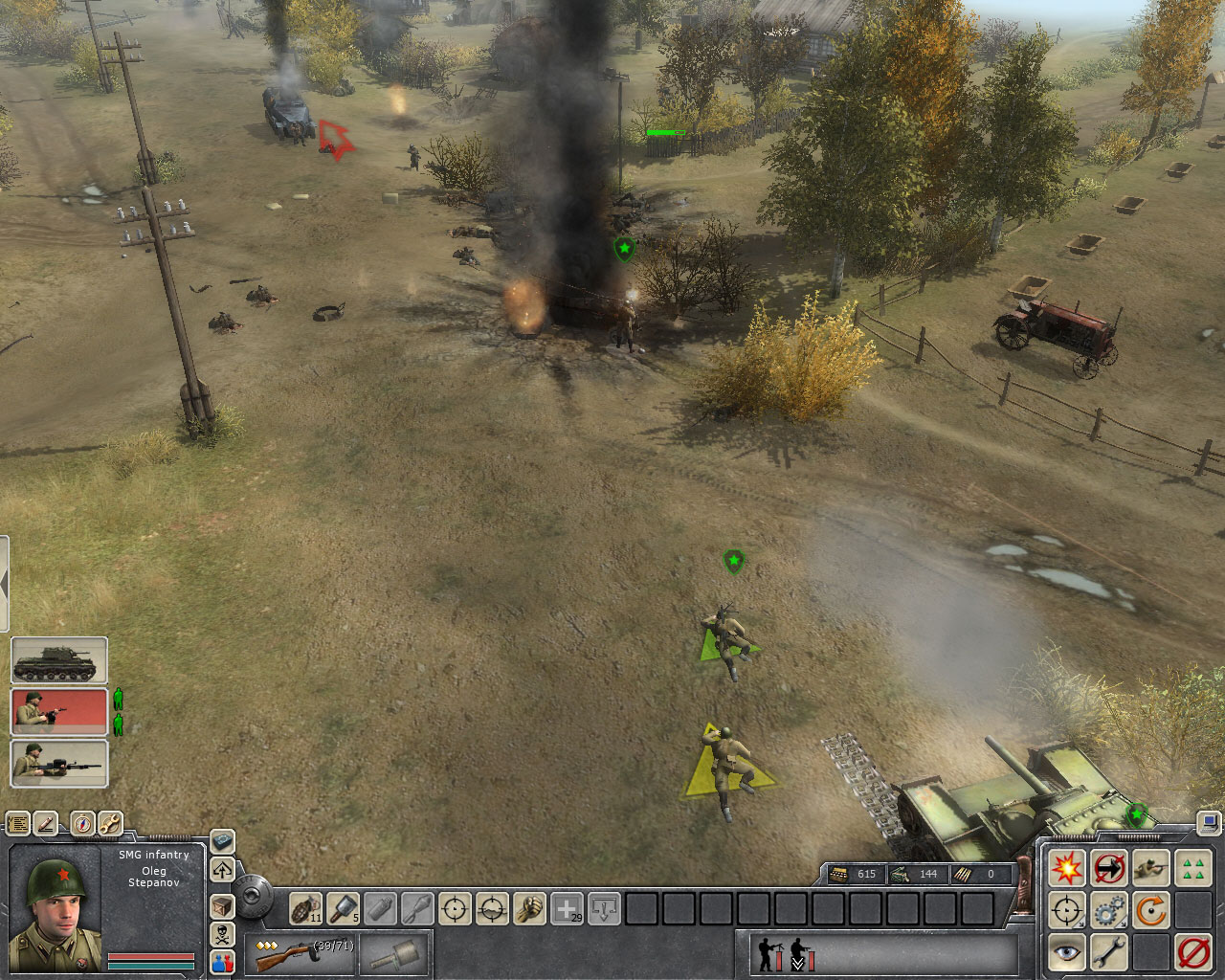Screen dimensions: 1225x980
Task: Open the inventory crate icon
Action: pyautogui.click(x=222, y=905)
